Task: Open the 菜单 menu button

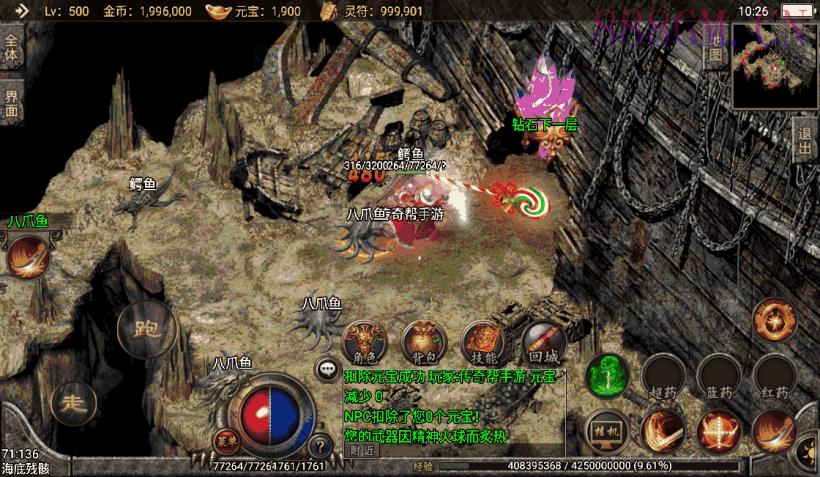Action: [226, 440]
